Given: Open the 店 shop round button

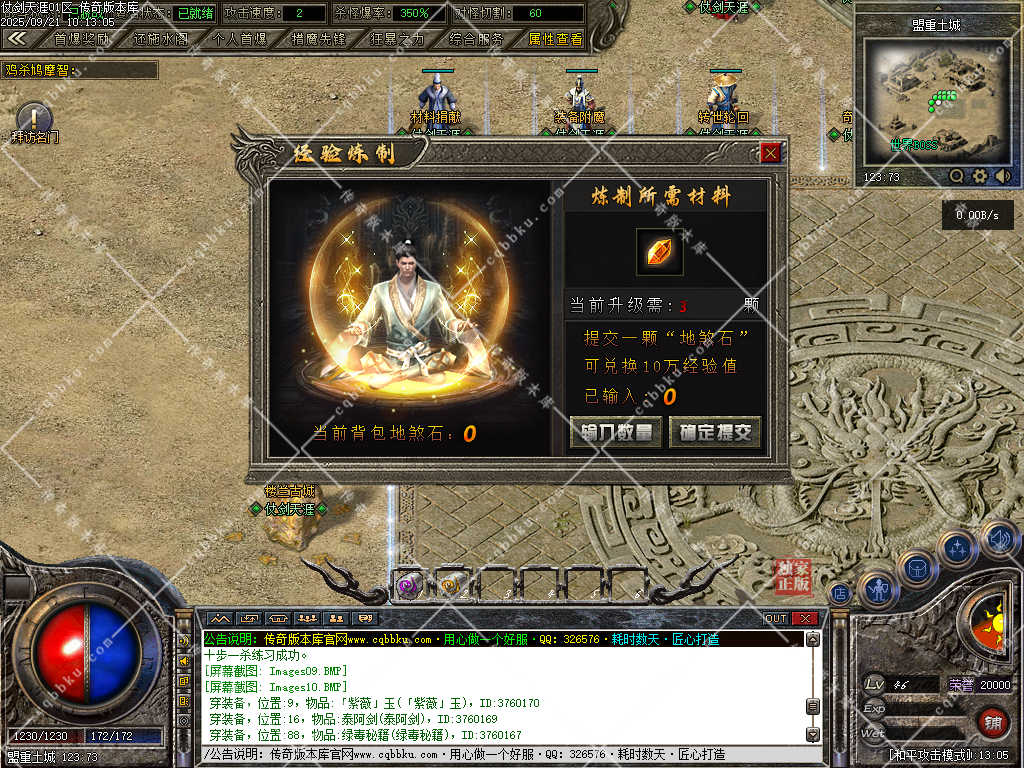Looking at the screenshot, I should [840, 593].
